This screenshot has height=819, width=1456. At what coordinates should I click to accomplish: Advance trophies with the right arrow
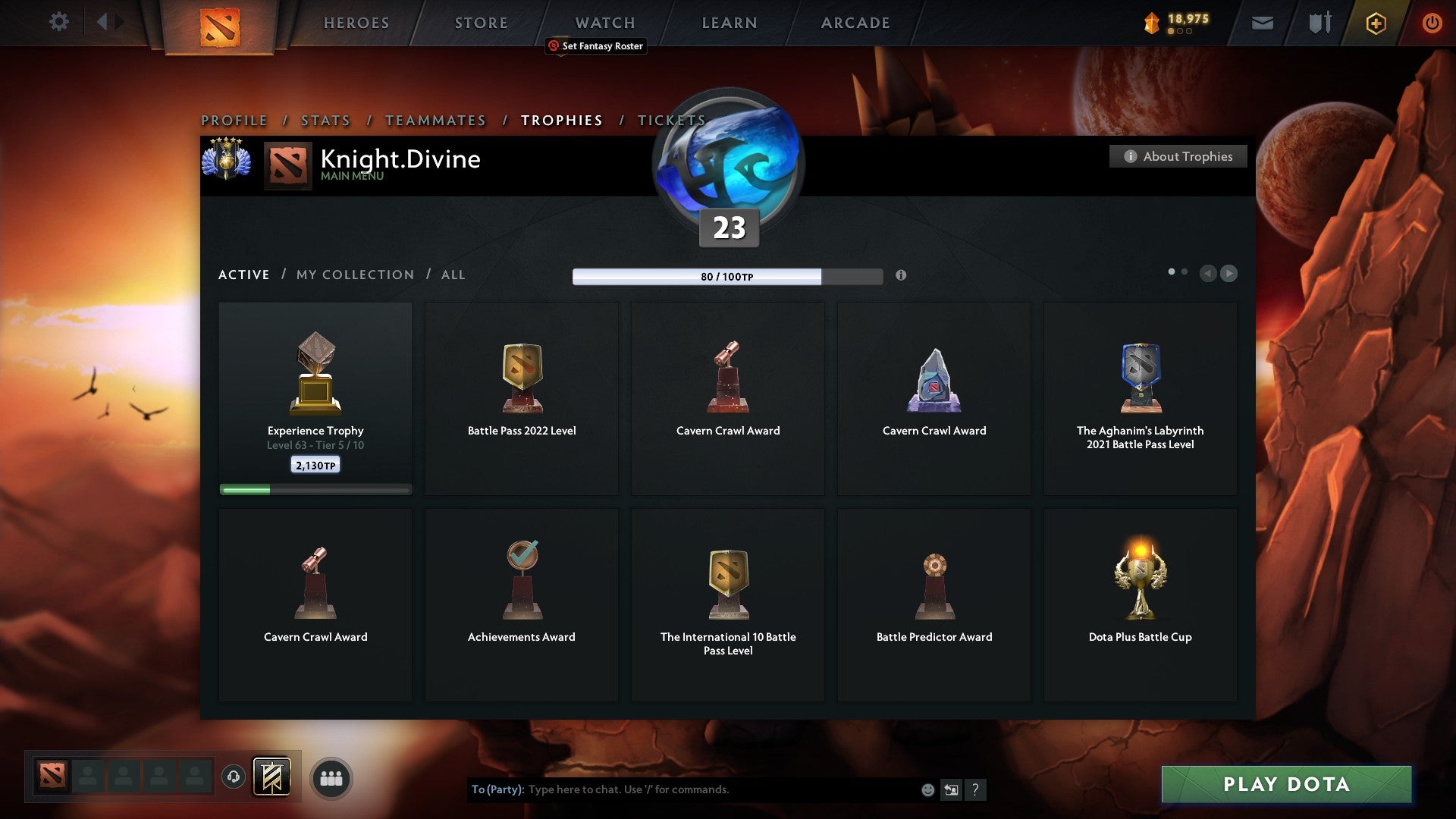point(1229,274)
